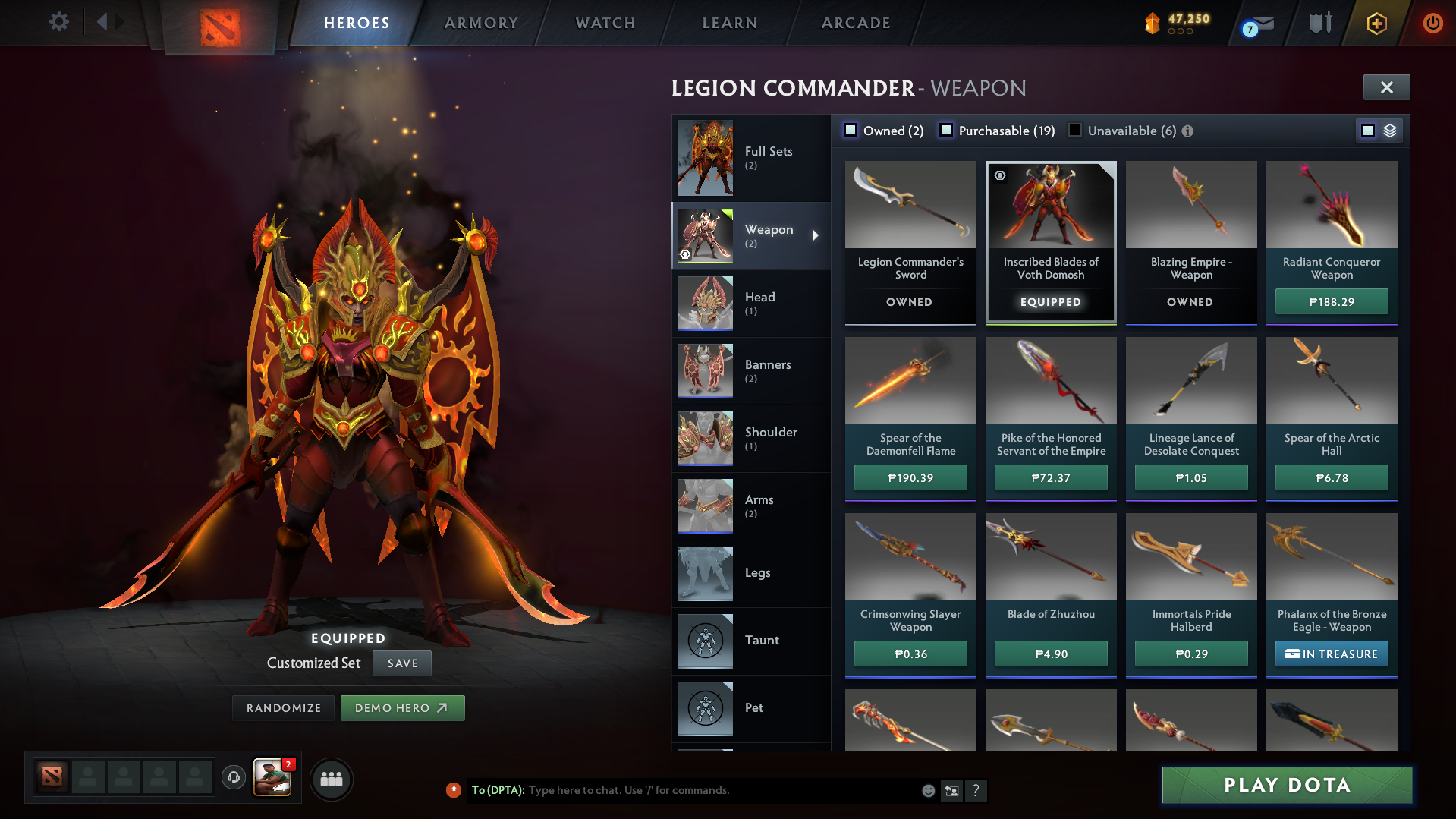Switch to the WATCH tab

605,23
